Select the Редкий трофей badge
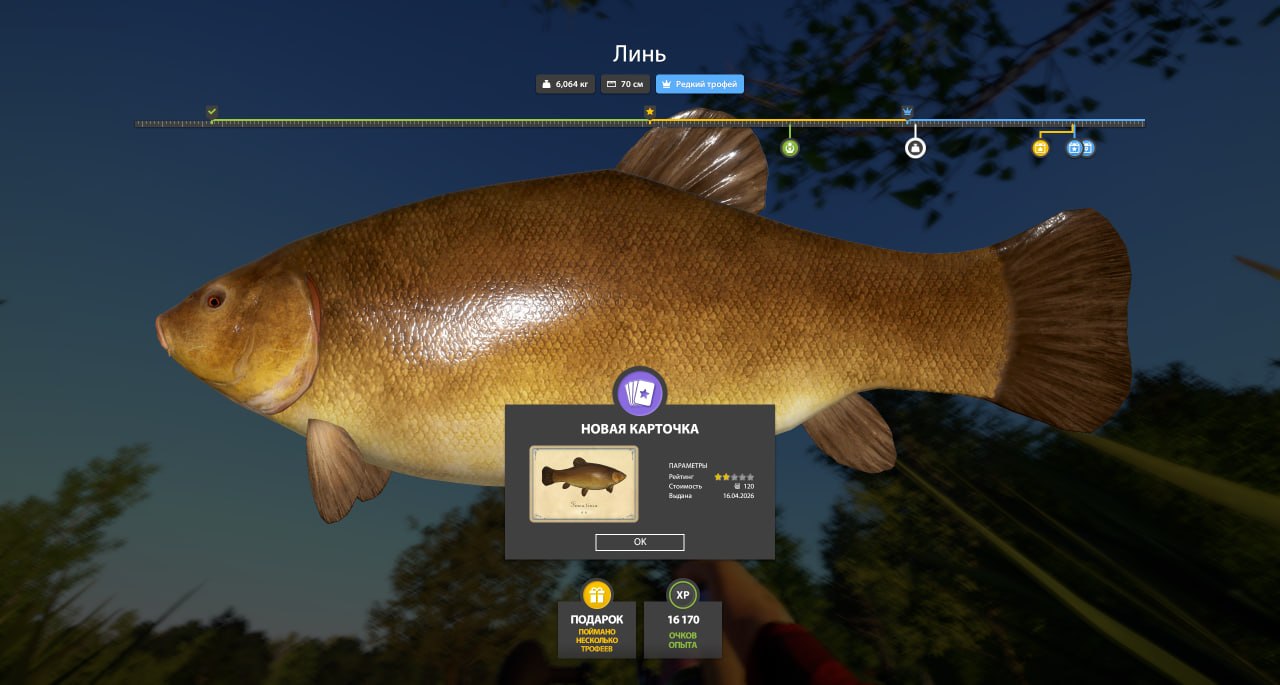1280x685 pixels. click(x=700, y=84)
